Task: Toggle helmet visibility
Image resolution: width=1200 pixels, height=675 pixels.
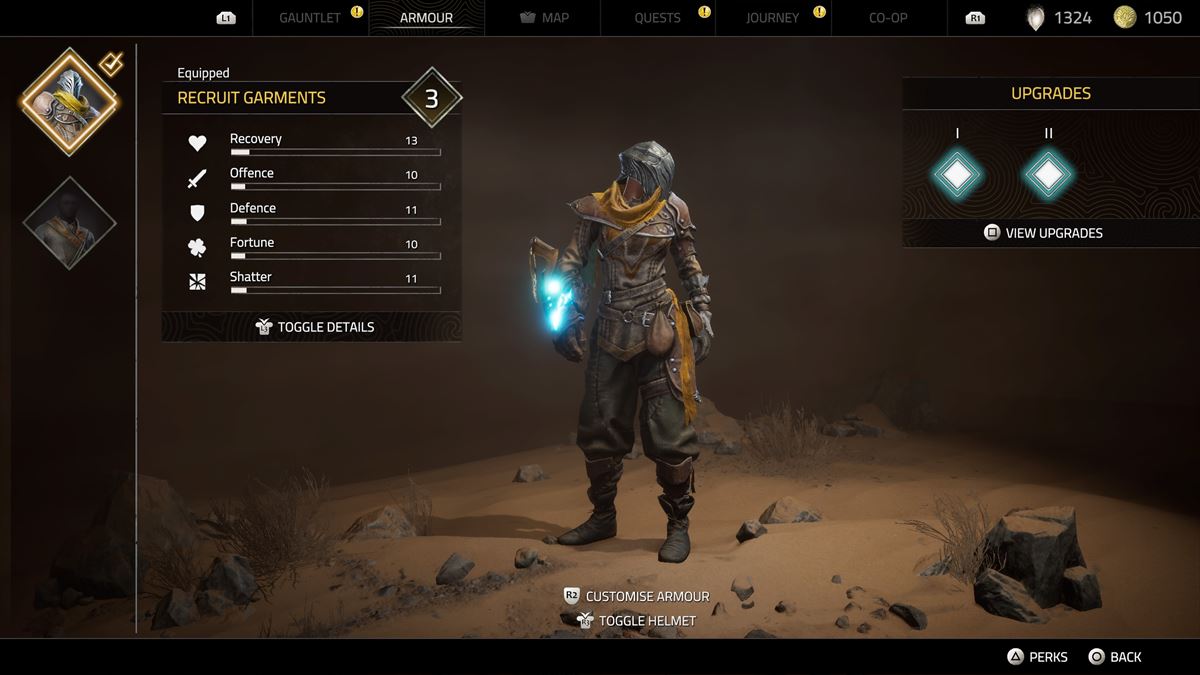Action: (x=637, y=621)
